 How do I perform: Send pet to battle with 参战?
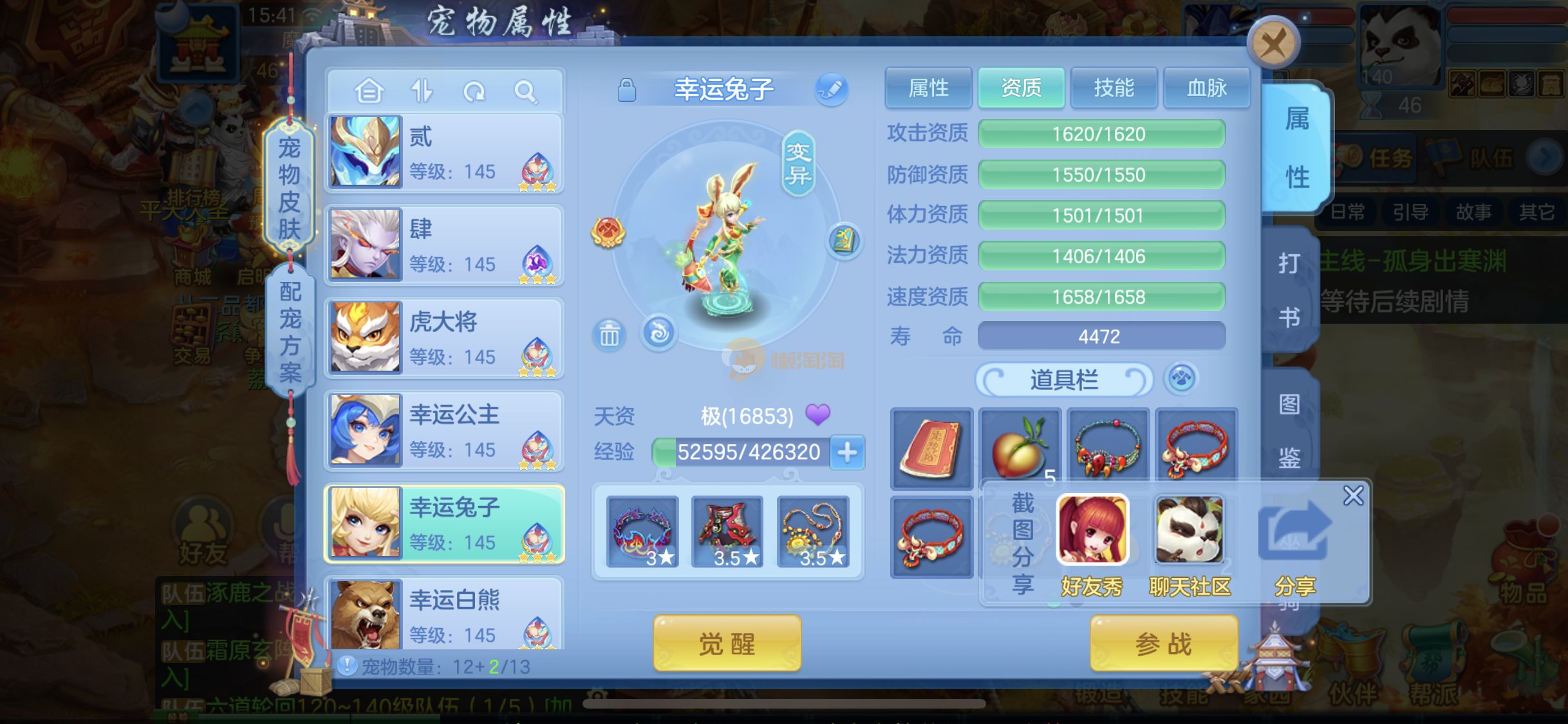click(x=1163, y=643)
